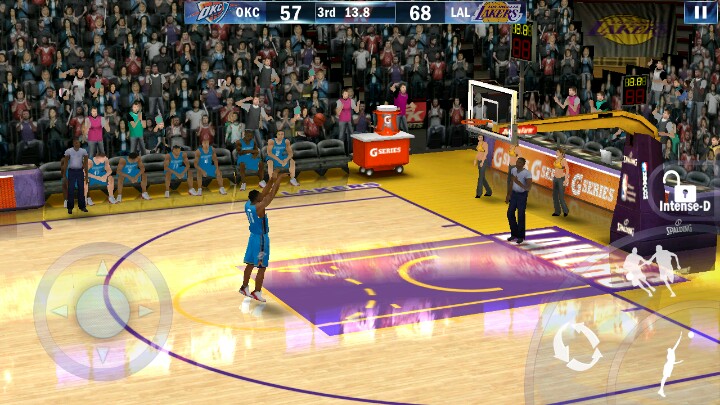Tap the jumping shooter silhouette button
Viewport: 720px width, 405px height.
[669, 365]
